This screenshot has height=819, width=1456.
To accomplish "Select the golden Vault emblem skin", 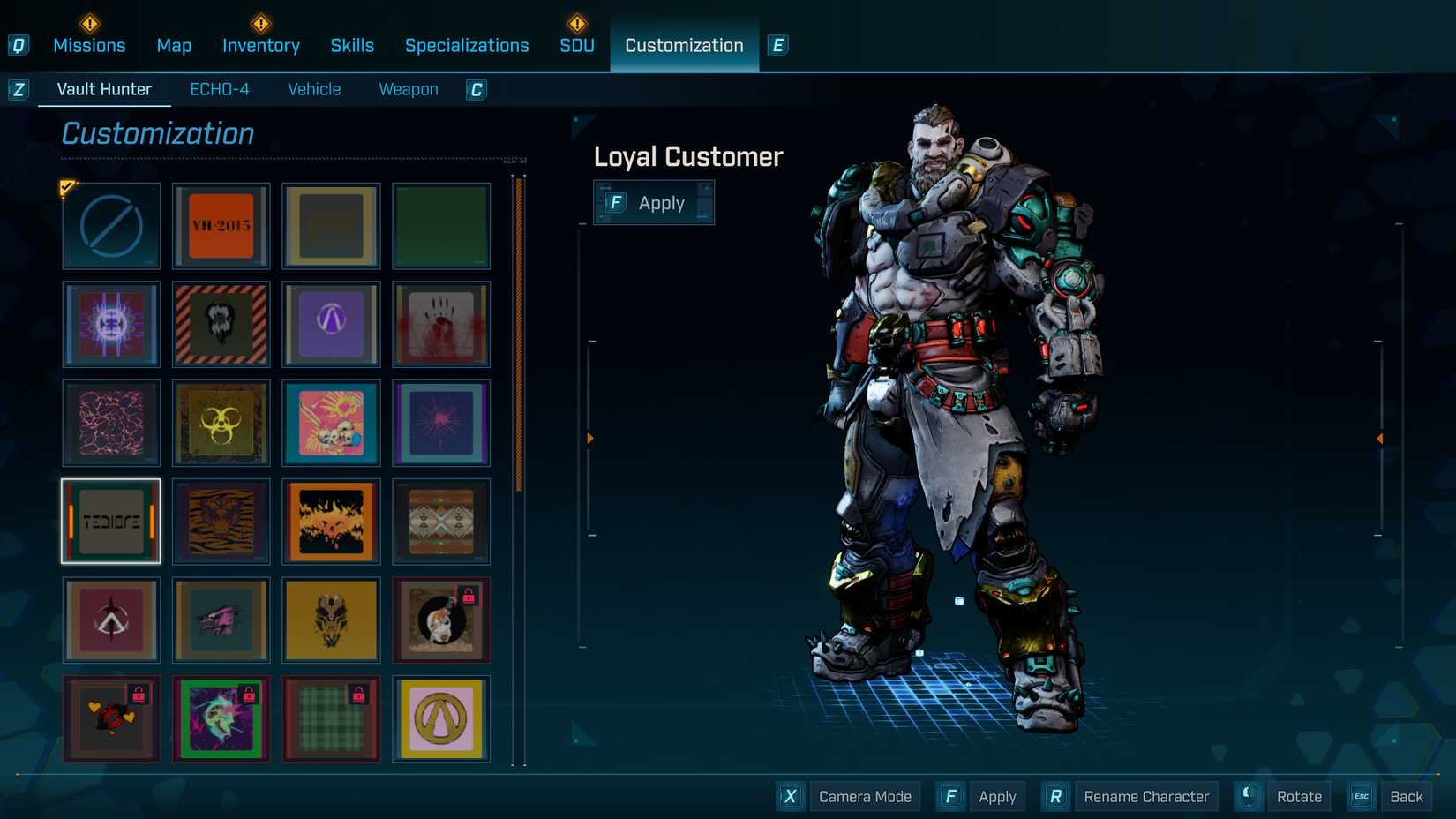I will [x=441, y=718].
